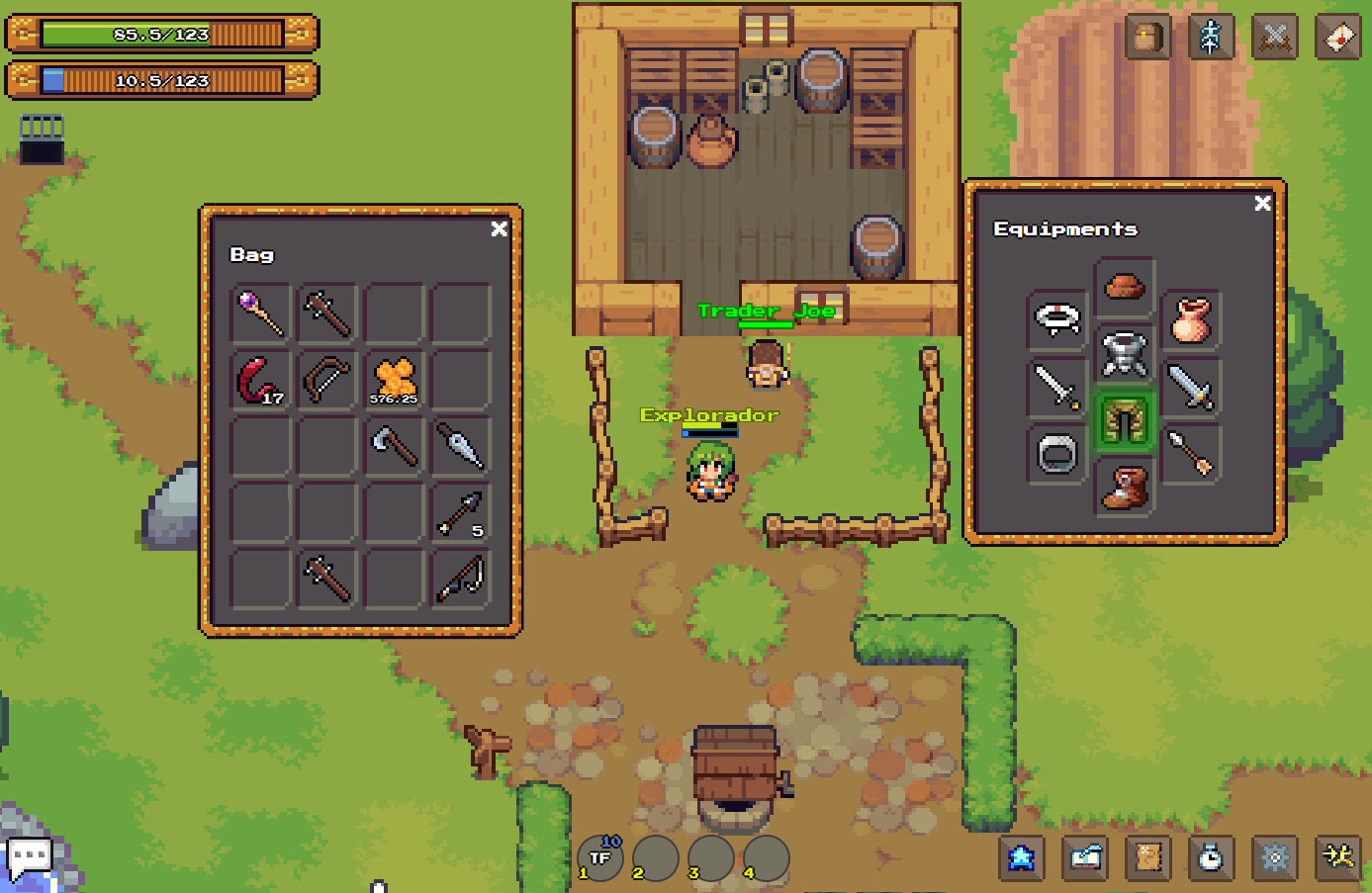Image resolution: width=1372 pixels, height=893 pixels.
Task: Open the blue star skills icon
Action: click(x=1023, y=857)
